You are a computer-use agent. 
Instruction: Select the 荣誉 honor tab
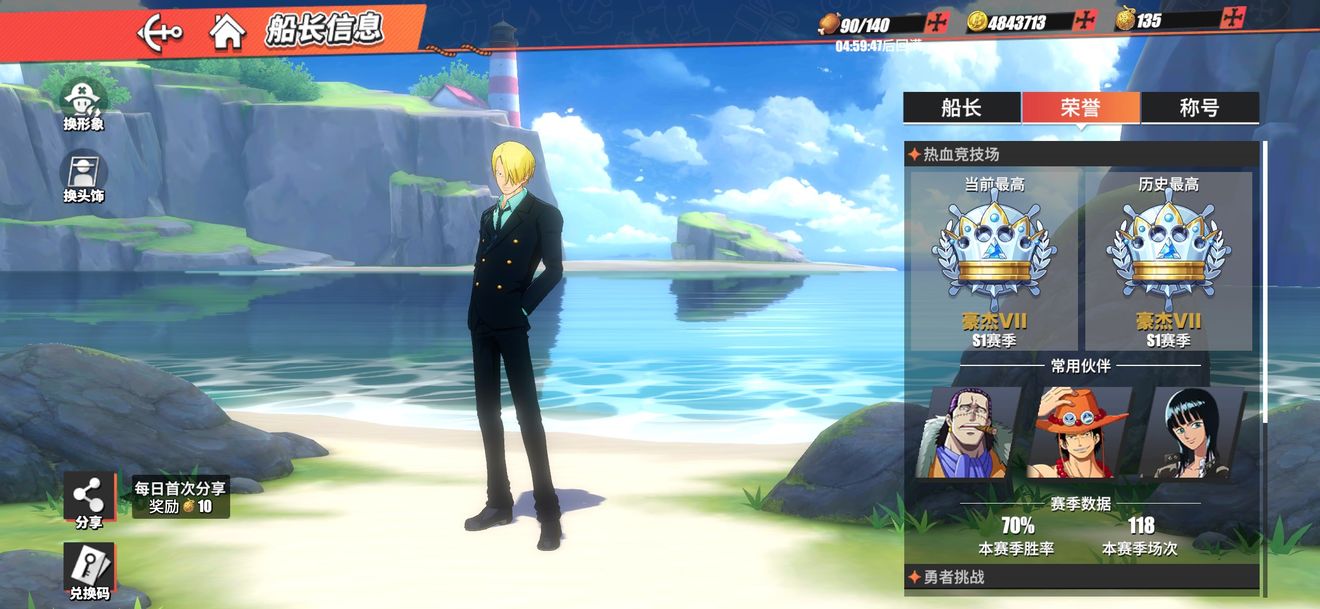coord(1080,108)
